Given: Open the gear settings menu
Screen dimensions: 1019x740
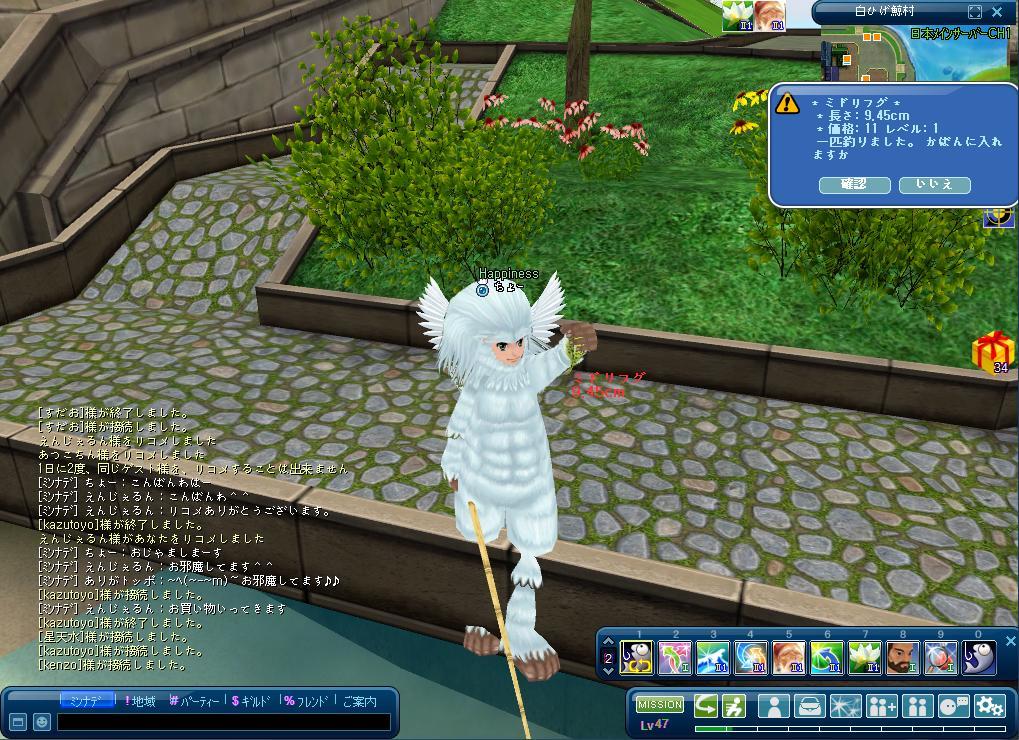Looking at the screenshot, I should point(989,705).
